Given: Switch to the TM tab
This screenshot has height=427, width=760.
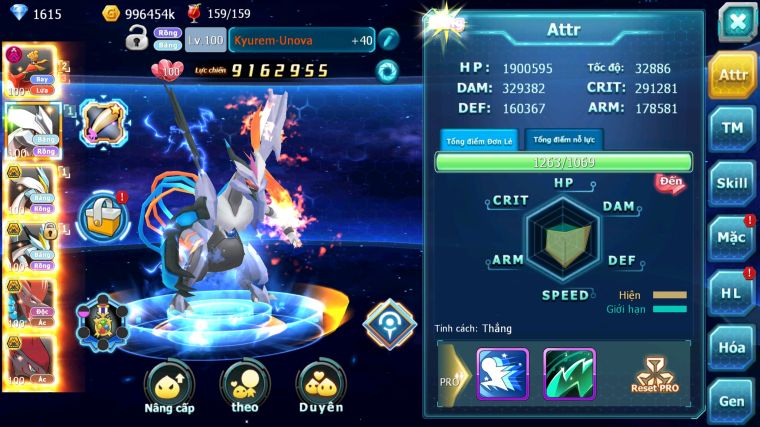Looking at the screenshot, I should [733, 128].
